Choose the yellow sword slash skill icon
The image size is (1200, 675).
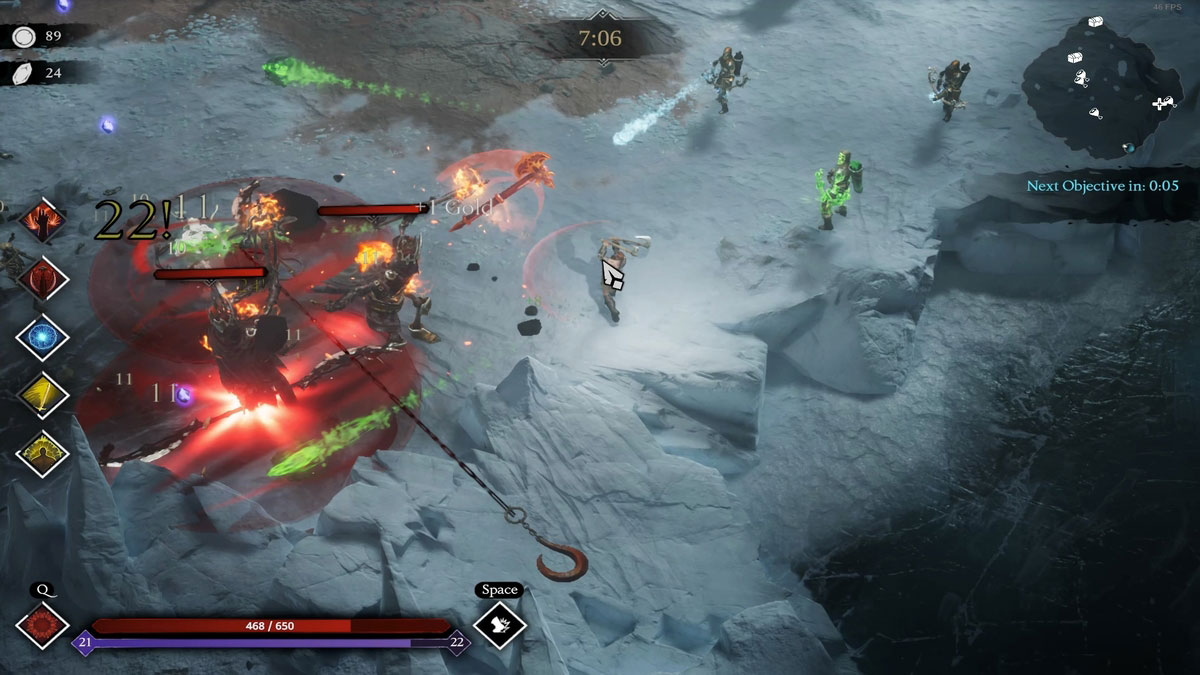(x=42, y=395)
